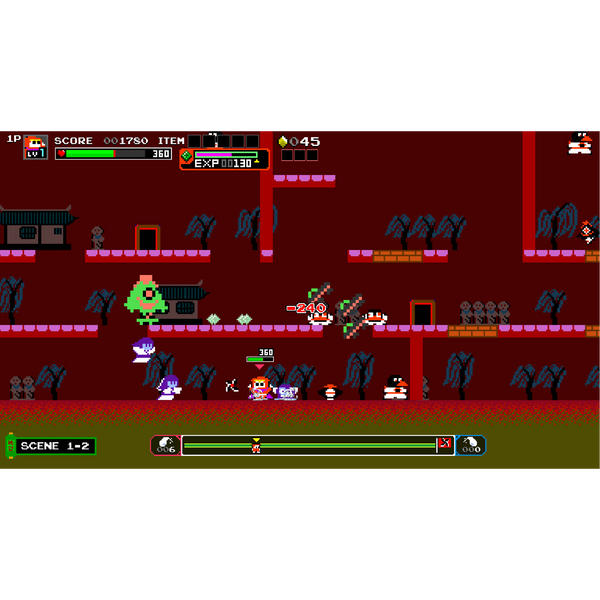
Task: Click the red goal flag on the progress bar
Action: pyautogui.click(x=444, y=443)
